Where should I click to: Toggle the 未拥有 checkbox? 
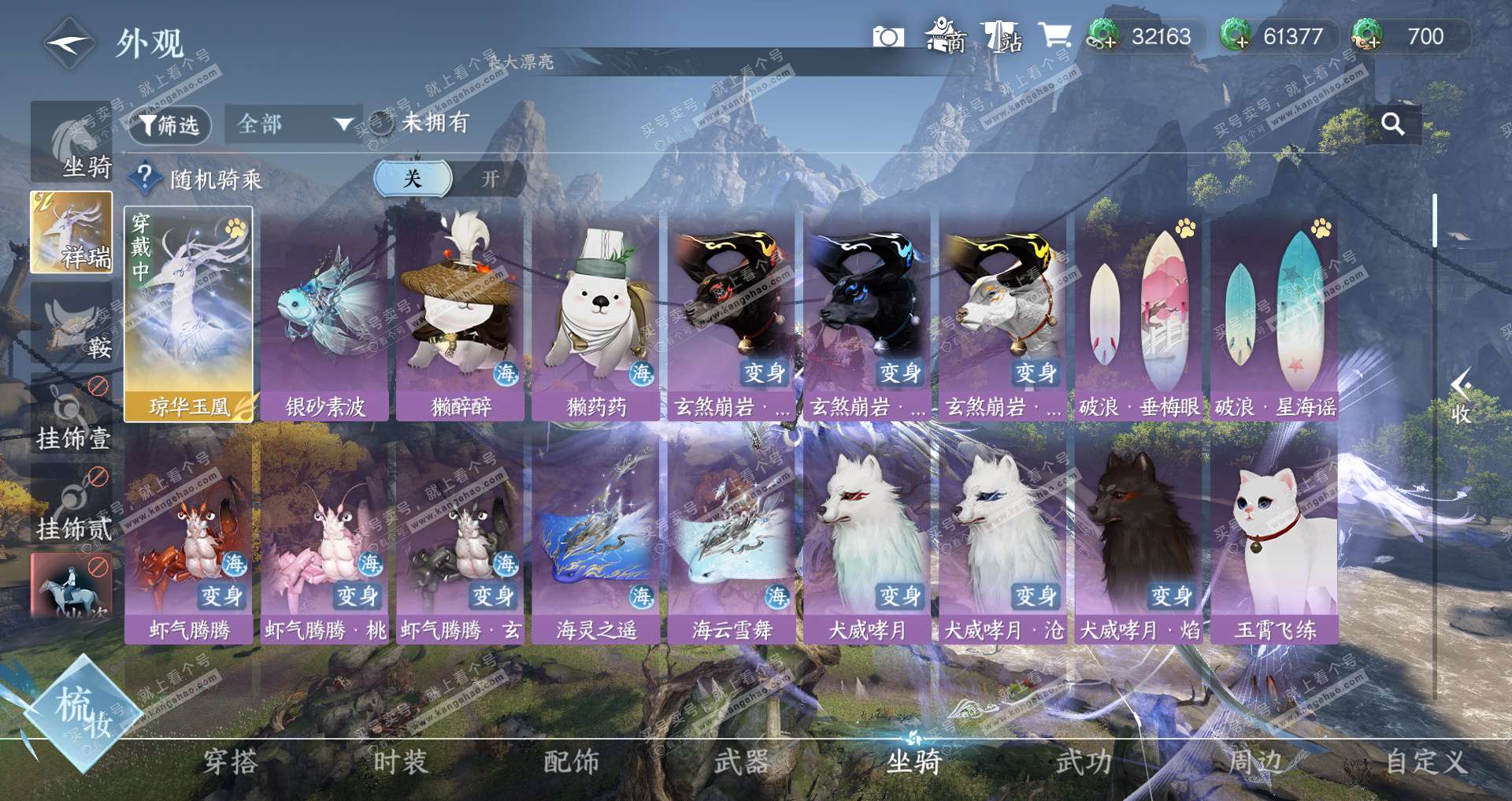pos(382,124)
